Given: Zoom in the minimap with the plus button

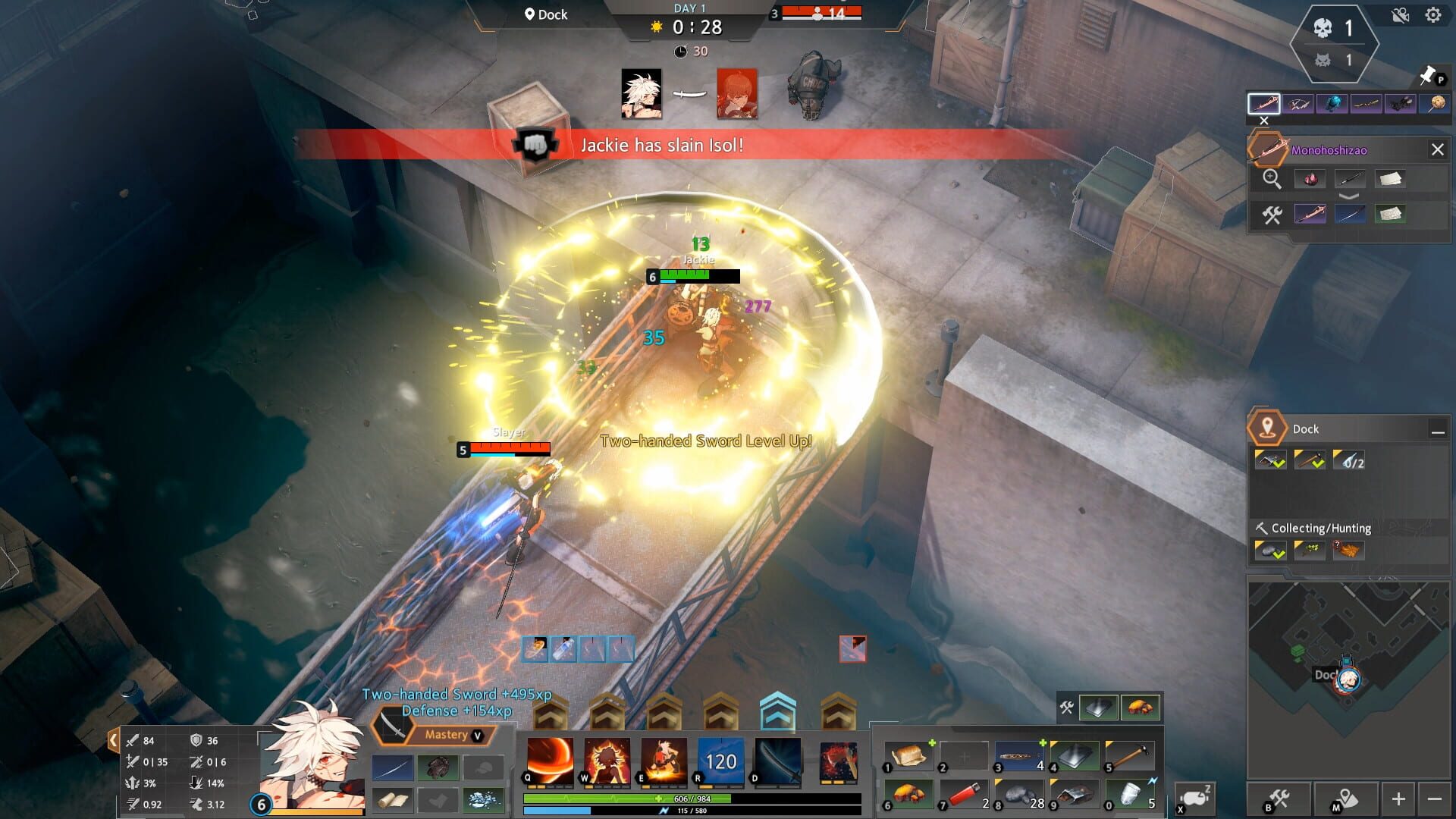Looking at the screenshot, I should 1399,797.
